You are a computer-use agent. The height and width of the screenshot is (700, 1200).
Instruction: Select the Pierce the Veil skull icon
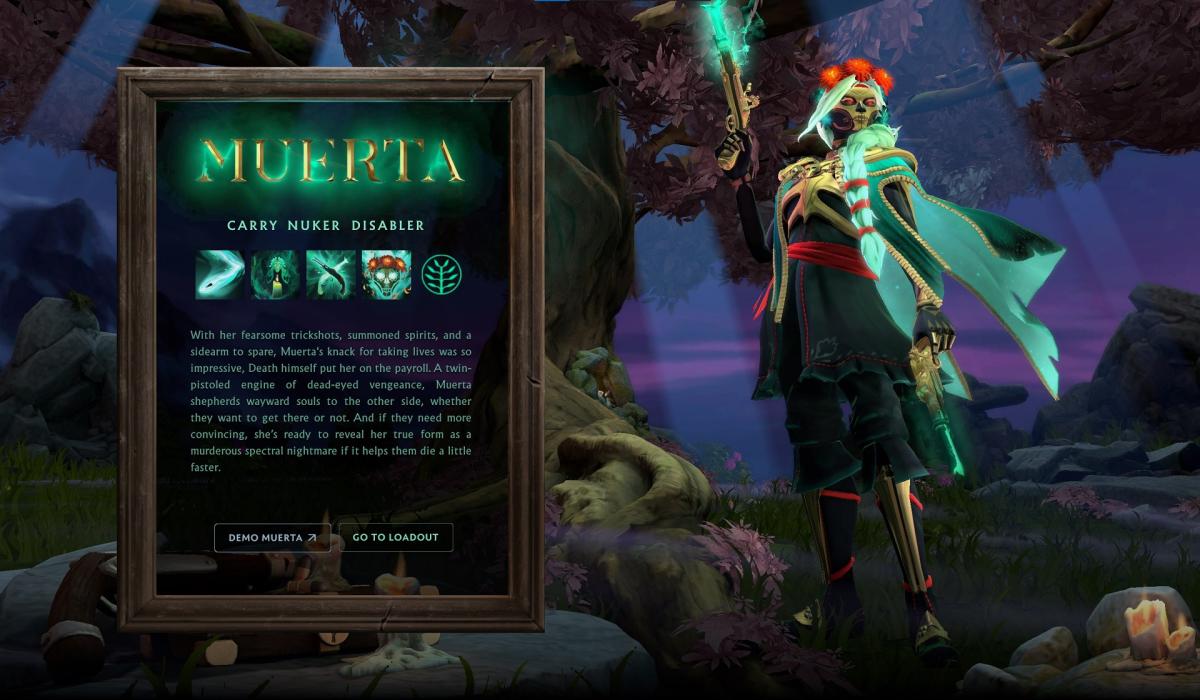[386, 275]
